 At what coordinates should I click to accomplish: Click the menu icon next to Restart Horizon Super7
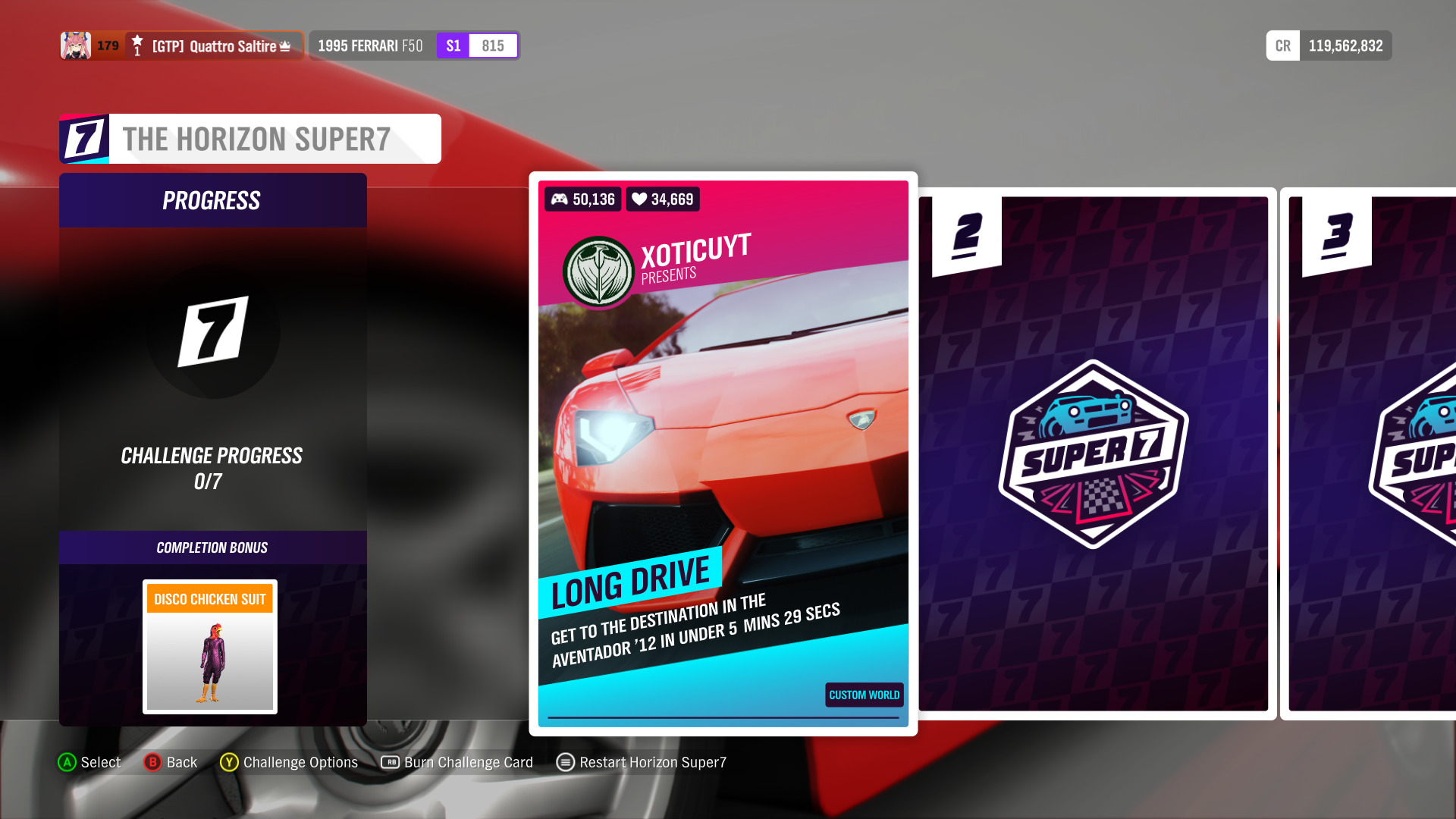(x=564, y=762)
